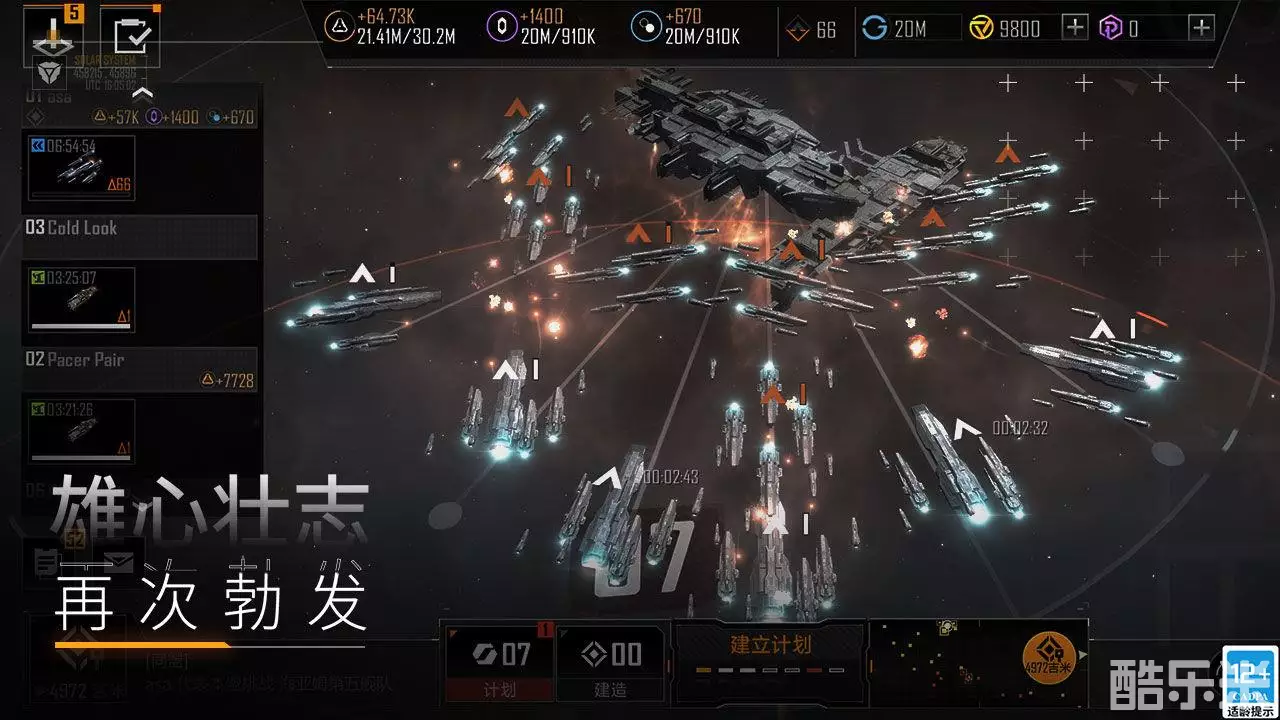Select the Cold Look mission ship thumbnail

click(x=84, y=301)
